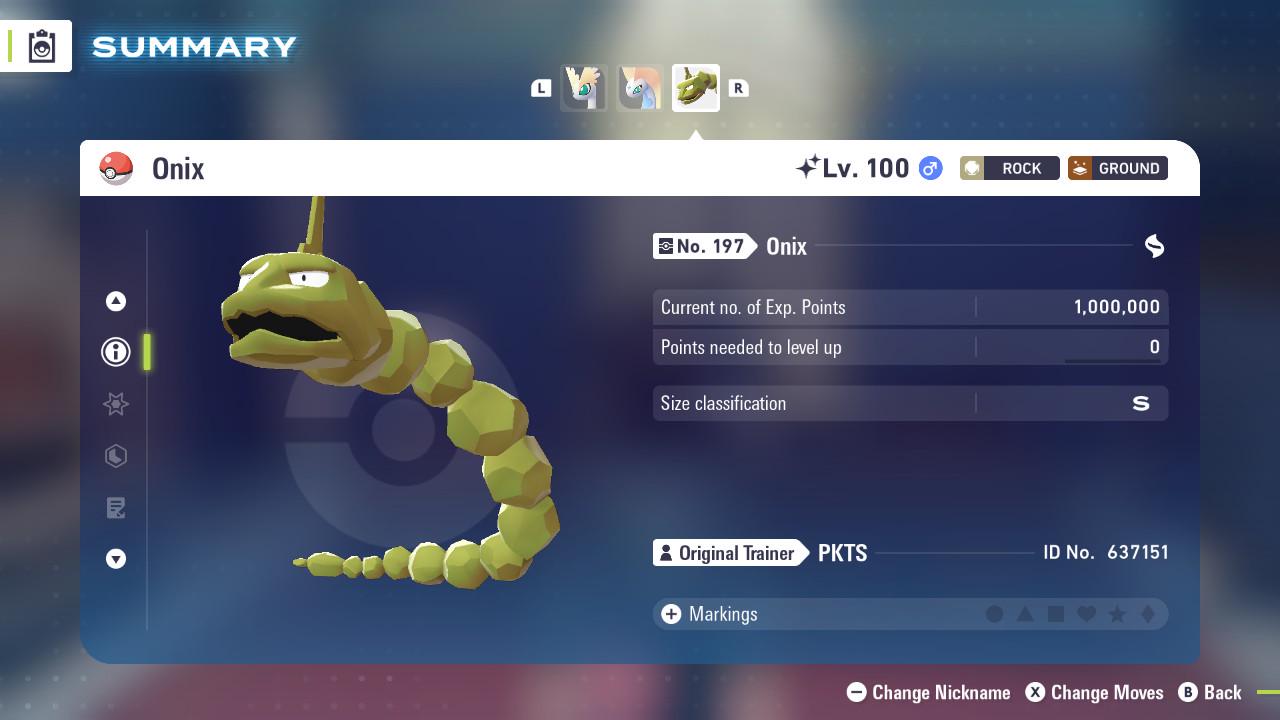Expand the Markings row with the plus icon
The image size is (1280, 720).
click(x=669, y=614)
